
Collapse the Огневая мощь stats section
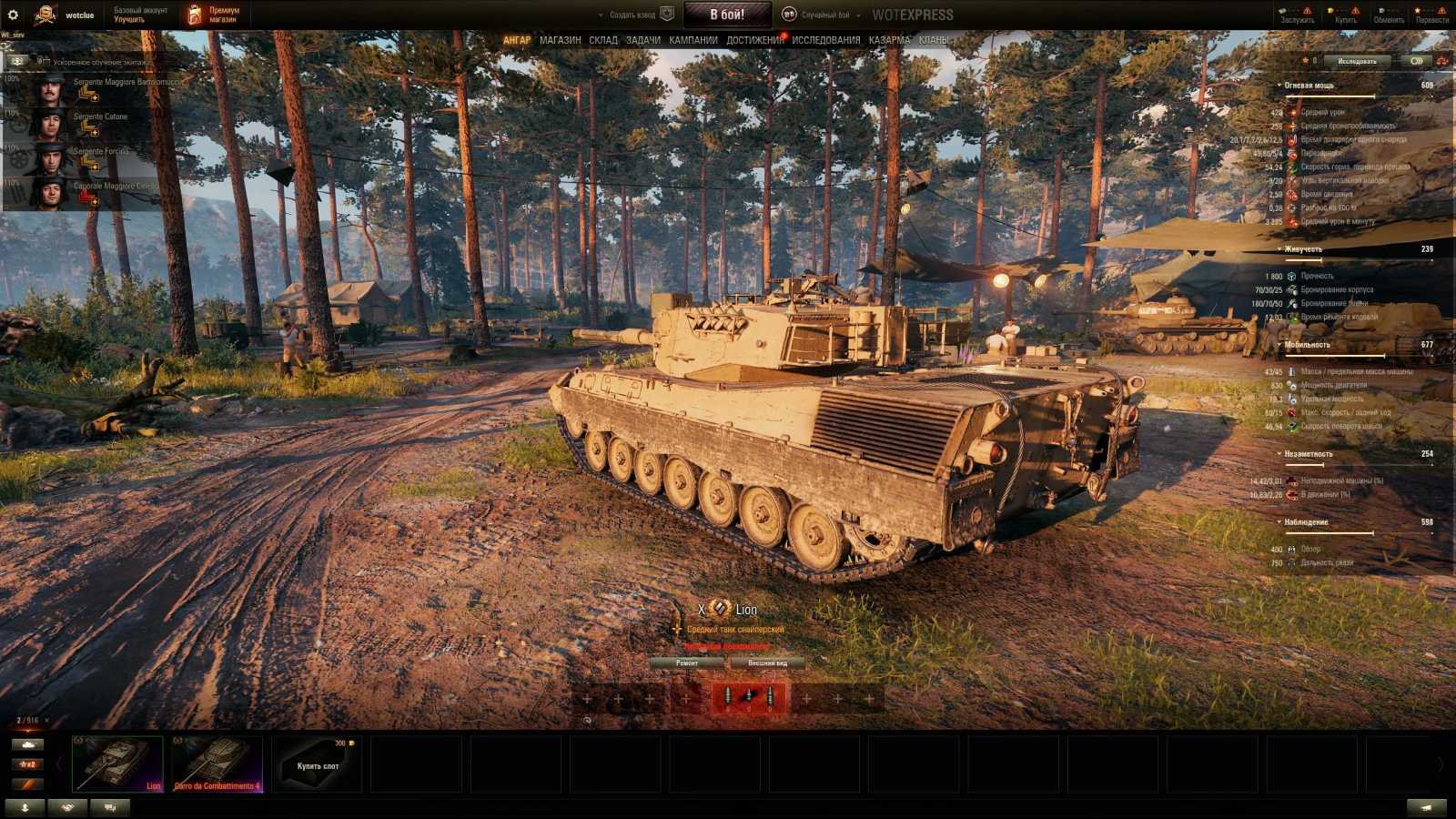pyautogui.click(x=1279, y=85)
